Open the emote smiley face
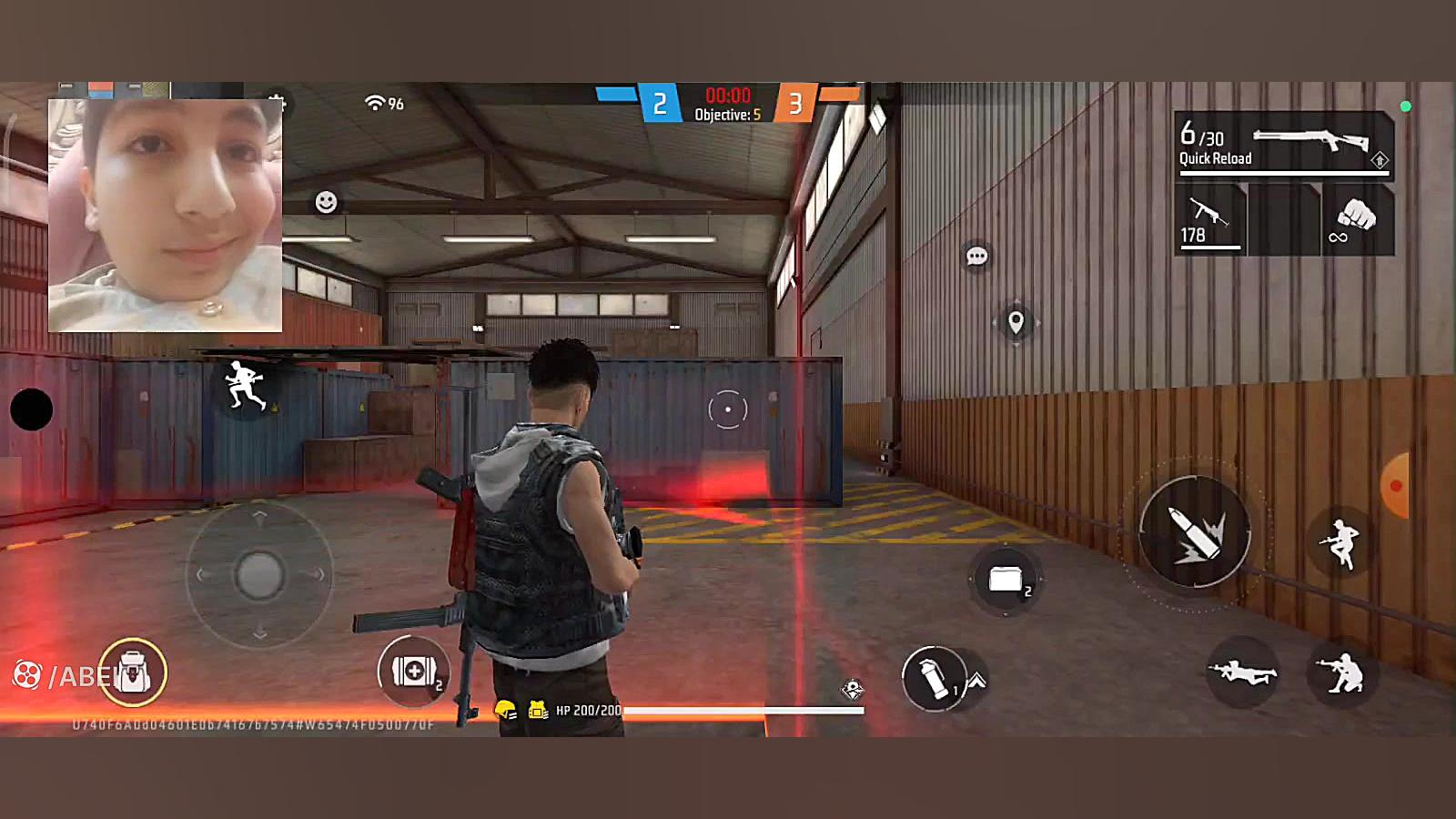Viewport: 1456px width, 819px height. coord(326,202)
